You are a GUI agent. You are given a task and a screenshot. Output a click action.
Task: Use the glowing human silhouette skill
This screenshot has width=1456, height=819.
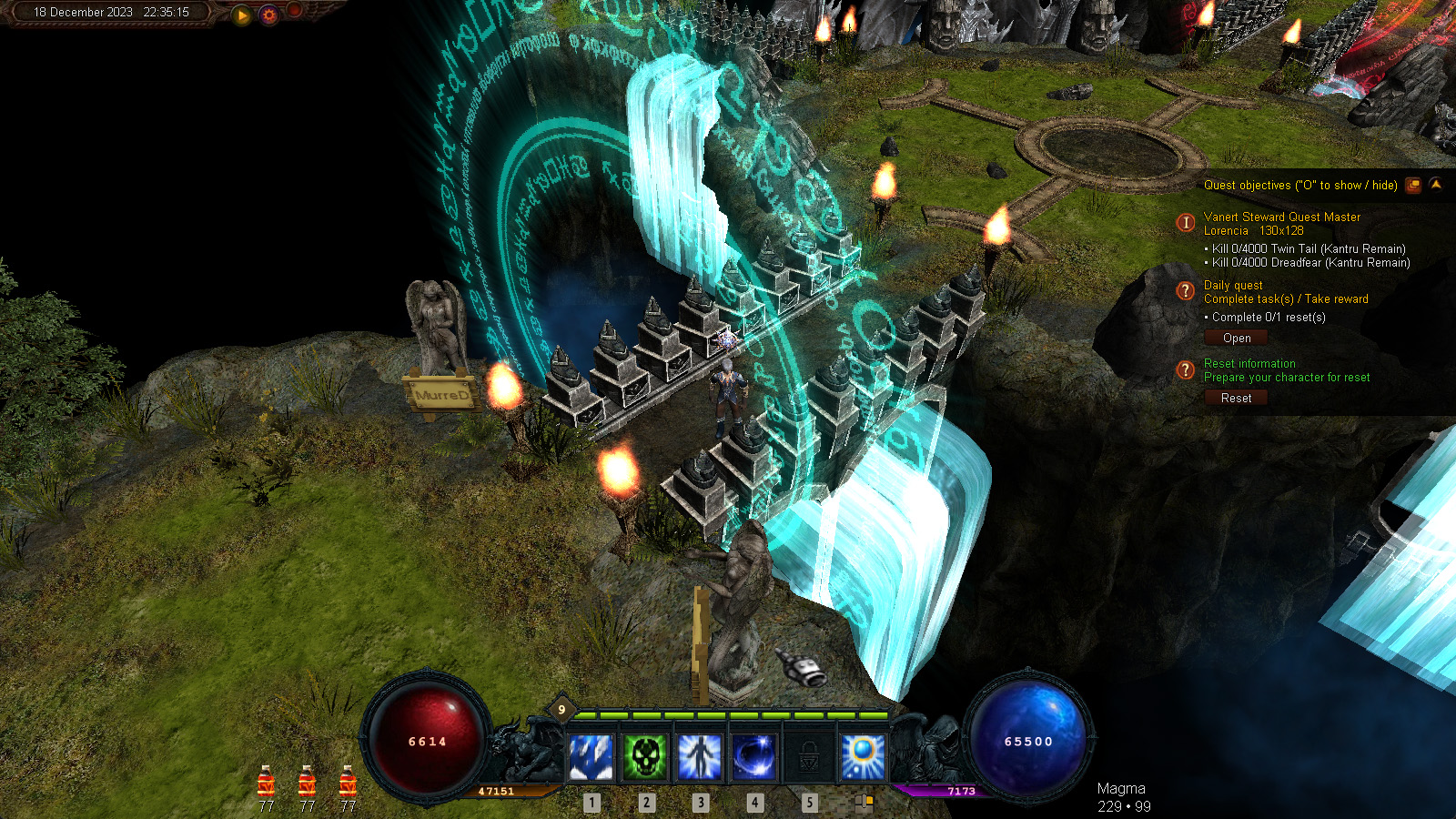point(700,757)
